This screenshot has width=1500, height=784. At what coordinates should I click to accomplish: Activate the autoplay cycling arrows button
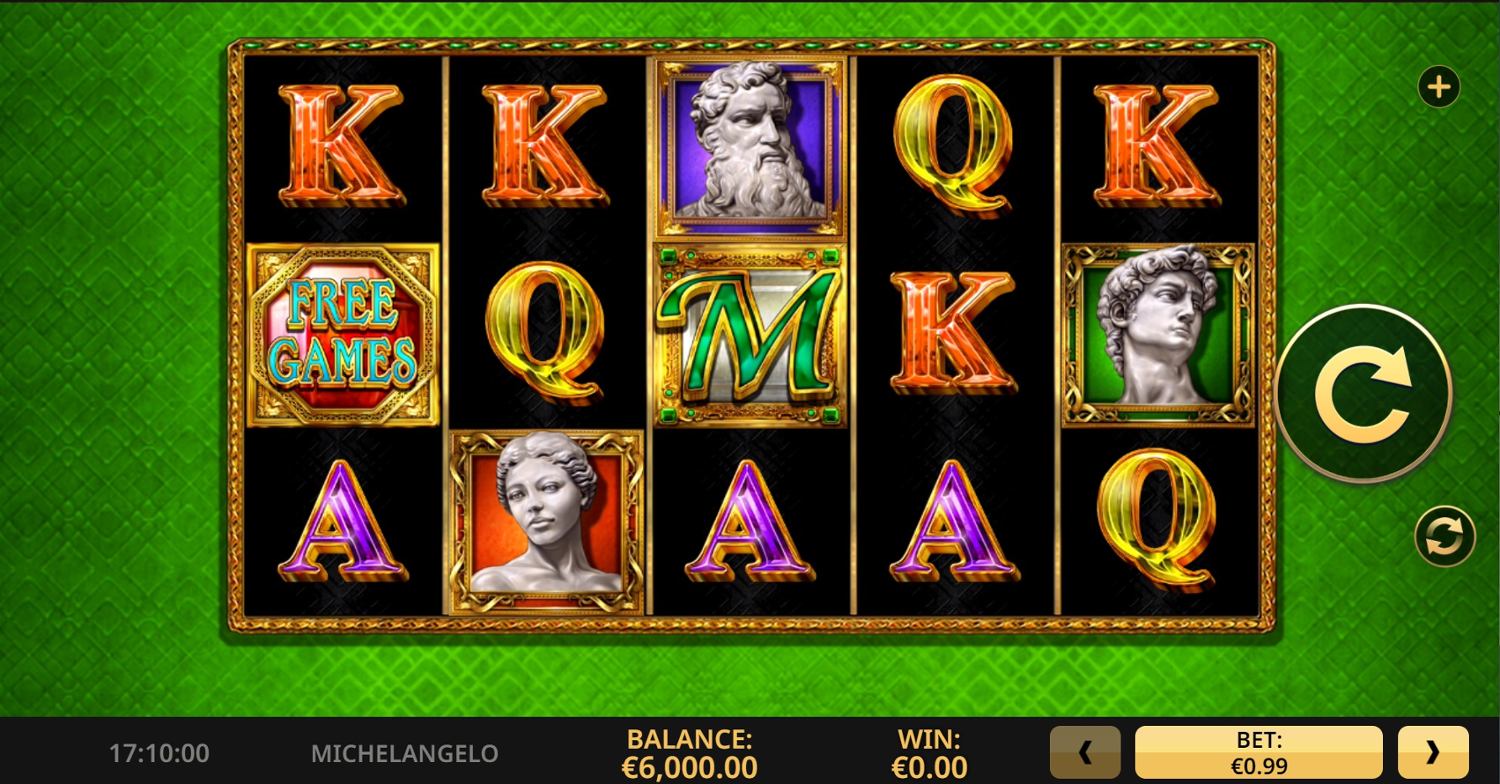pos(1444,537)
